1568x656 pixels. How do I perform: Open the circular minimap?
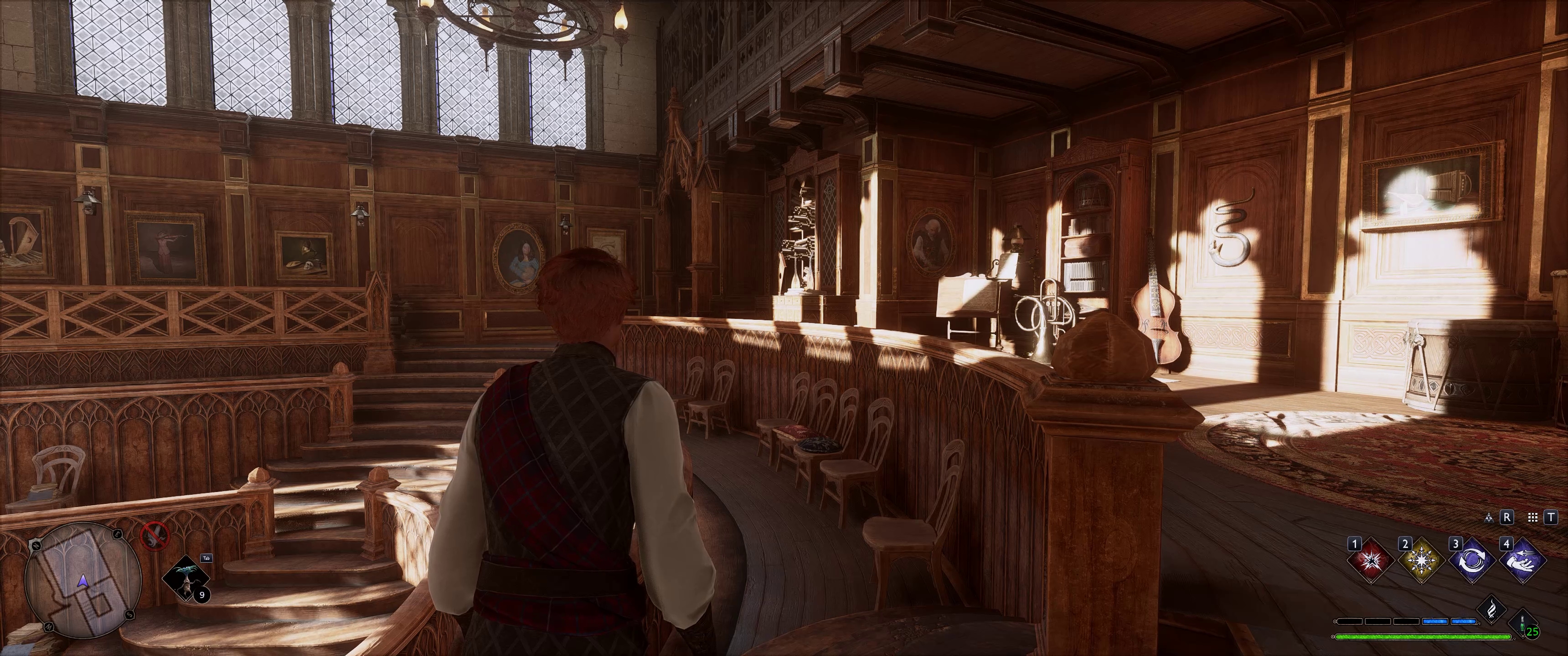point(83,581)
